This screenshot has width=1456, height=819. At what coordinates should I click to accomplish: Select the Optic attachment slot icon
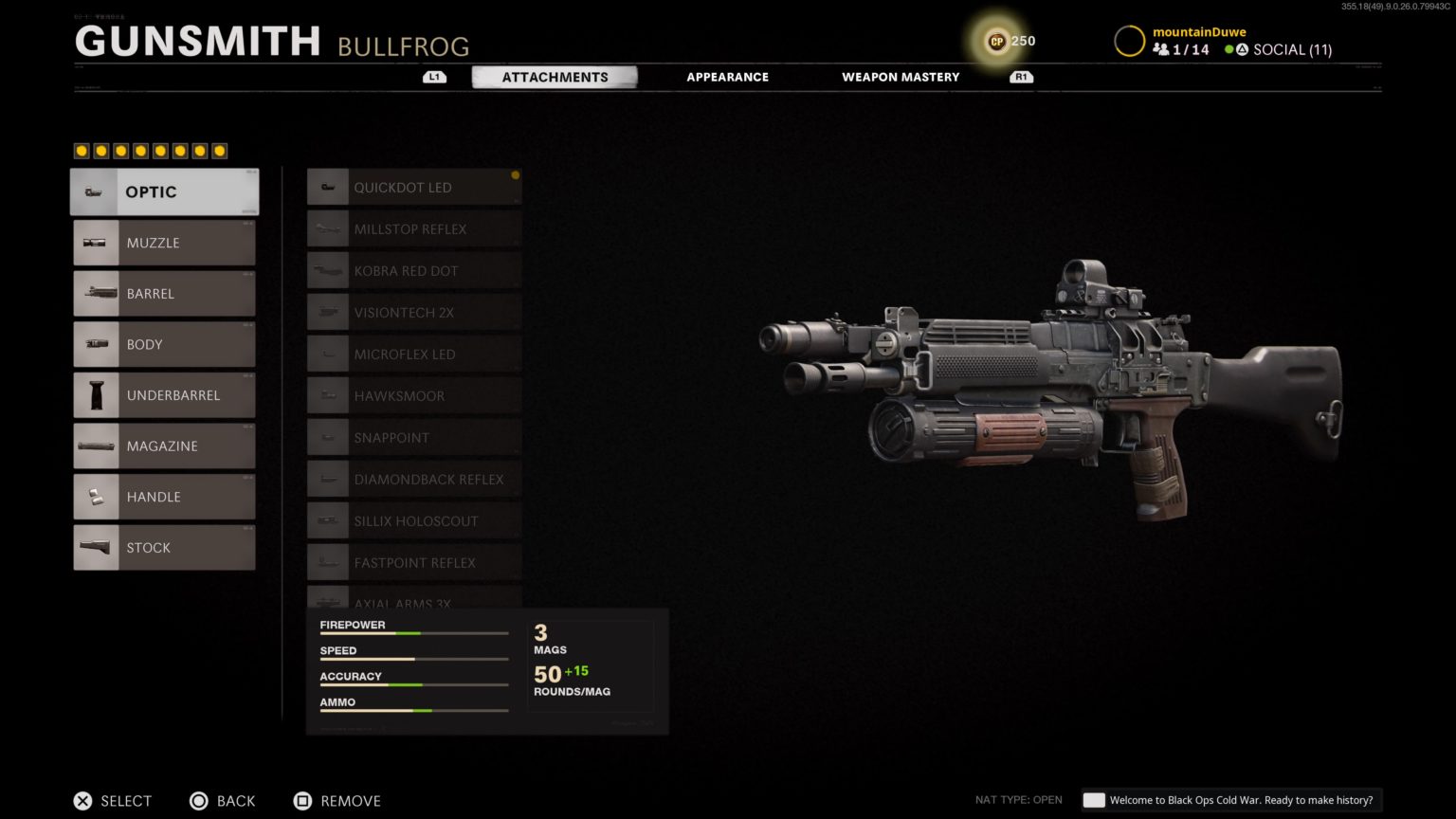pos(93,191)
